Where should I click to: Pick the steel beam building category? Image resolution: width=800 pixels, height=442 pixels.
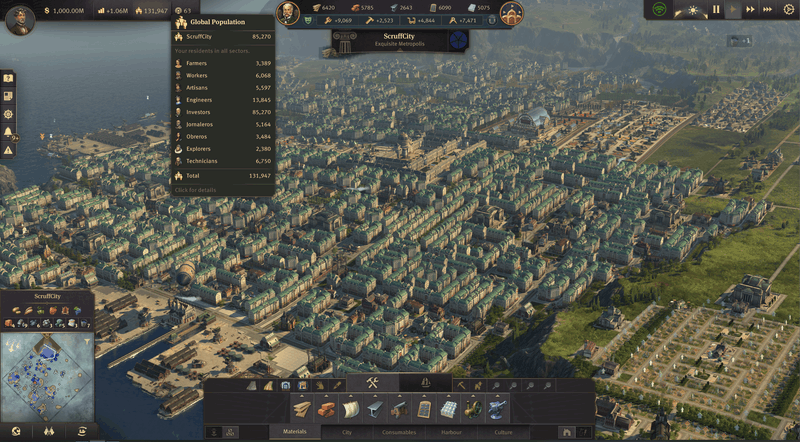[x=375, y=409]
